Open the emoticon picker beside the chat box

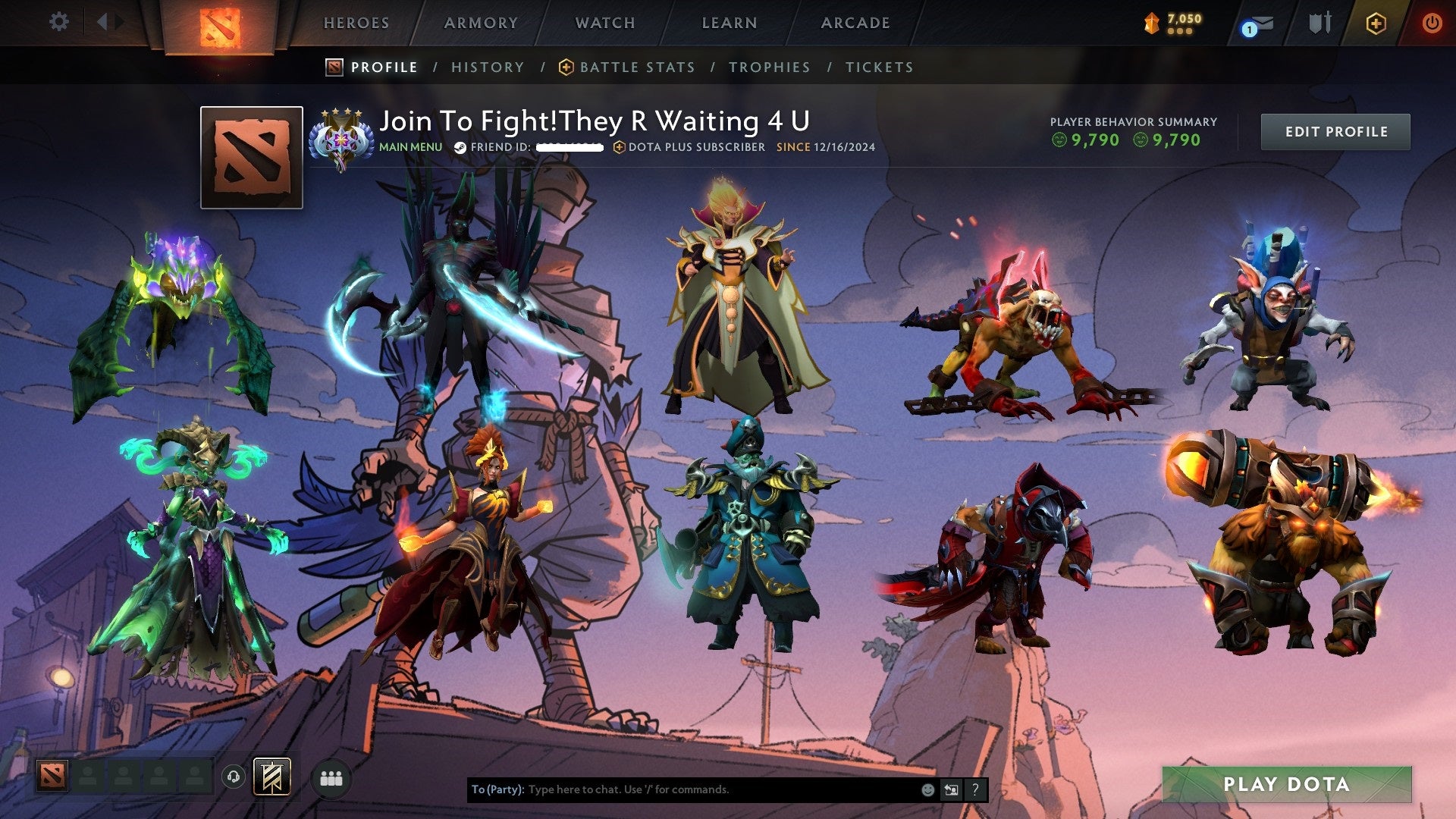(x=927, y=789)
